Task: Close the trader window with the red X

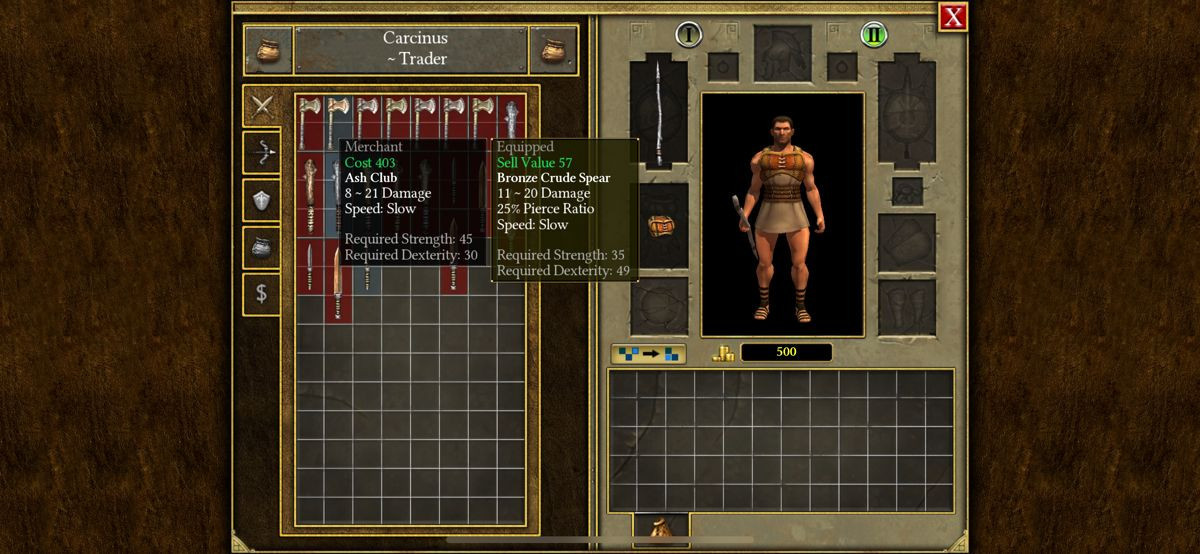Action: click(x=953, y=16)
